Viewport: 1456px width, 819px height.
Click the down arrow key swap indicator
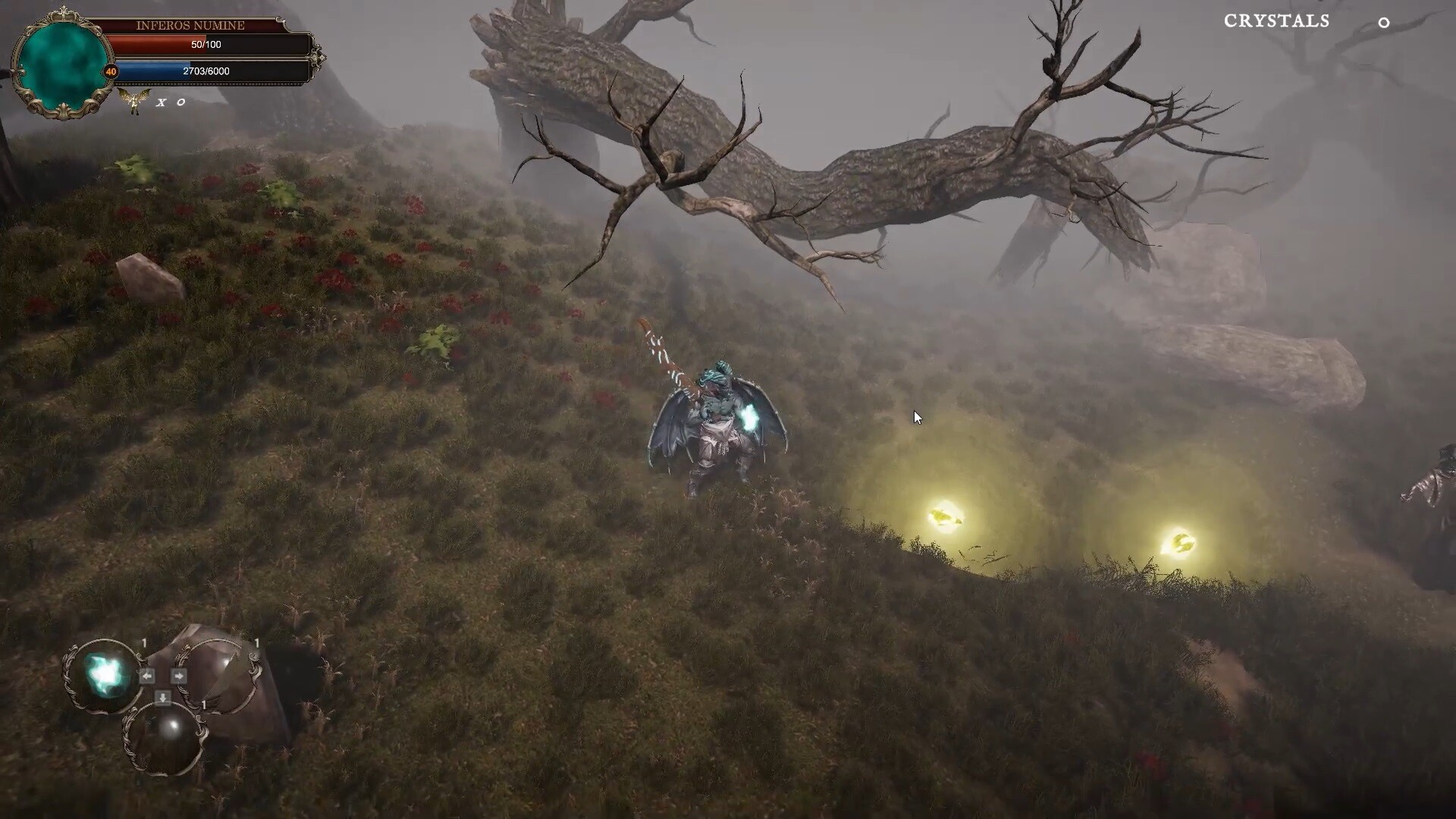[162, 697]
